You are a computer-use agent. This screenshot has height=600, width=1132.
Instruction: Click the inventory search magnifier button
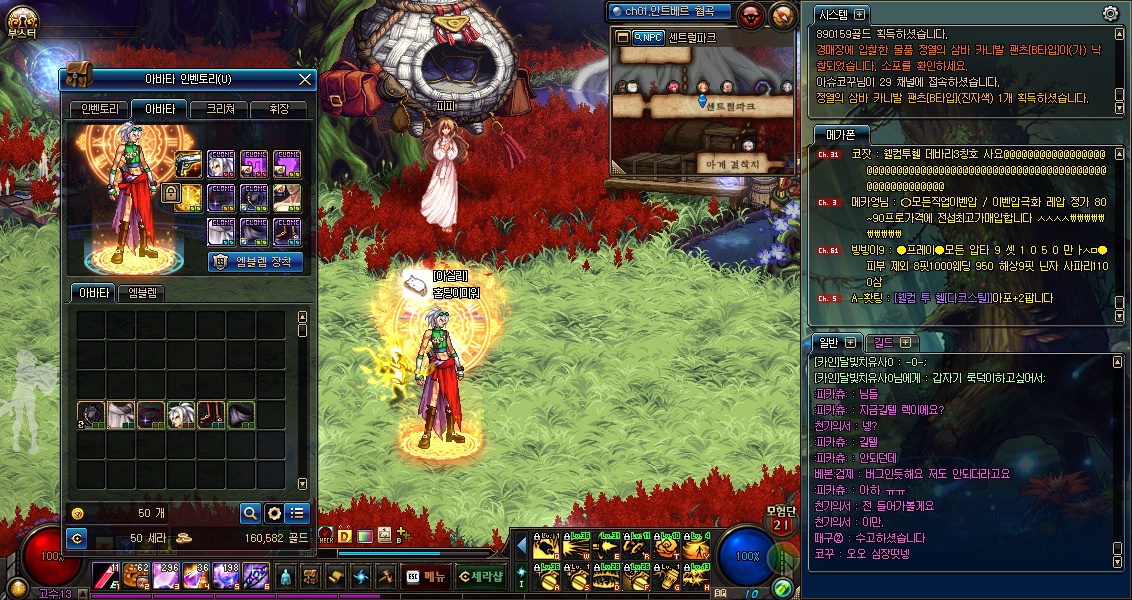tap(250, 513)
